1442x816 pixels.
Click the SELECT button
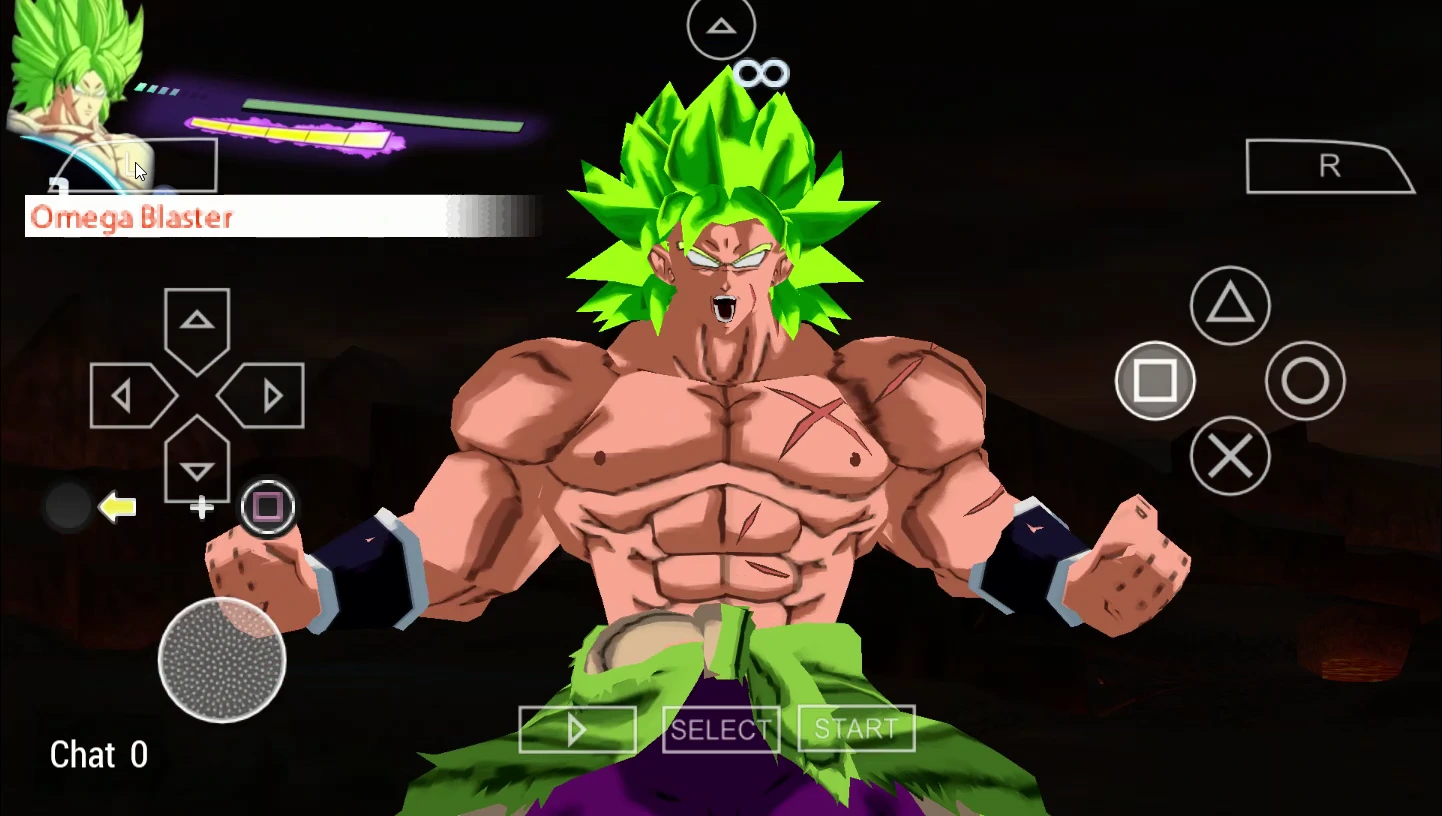[x=720, y=730]
